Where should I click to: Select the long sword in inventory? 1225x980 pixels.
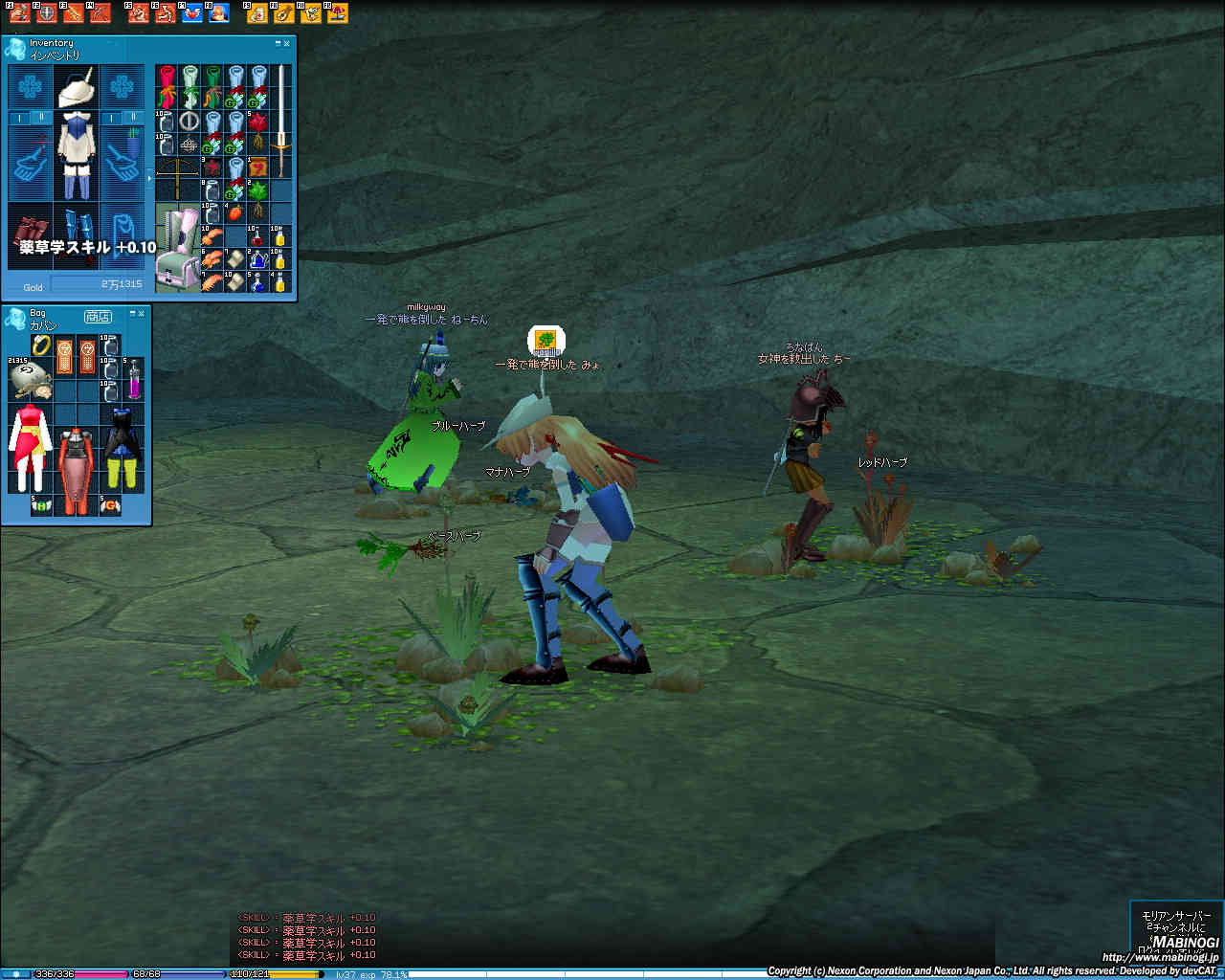pos(281,120)
